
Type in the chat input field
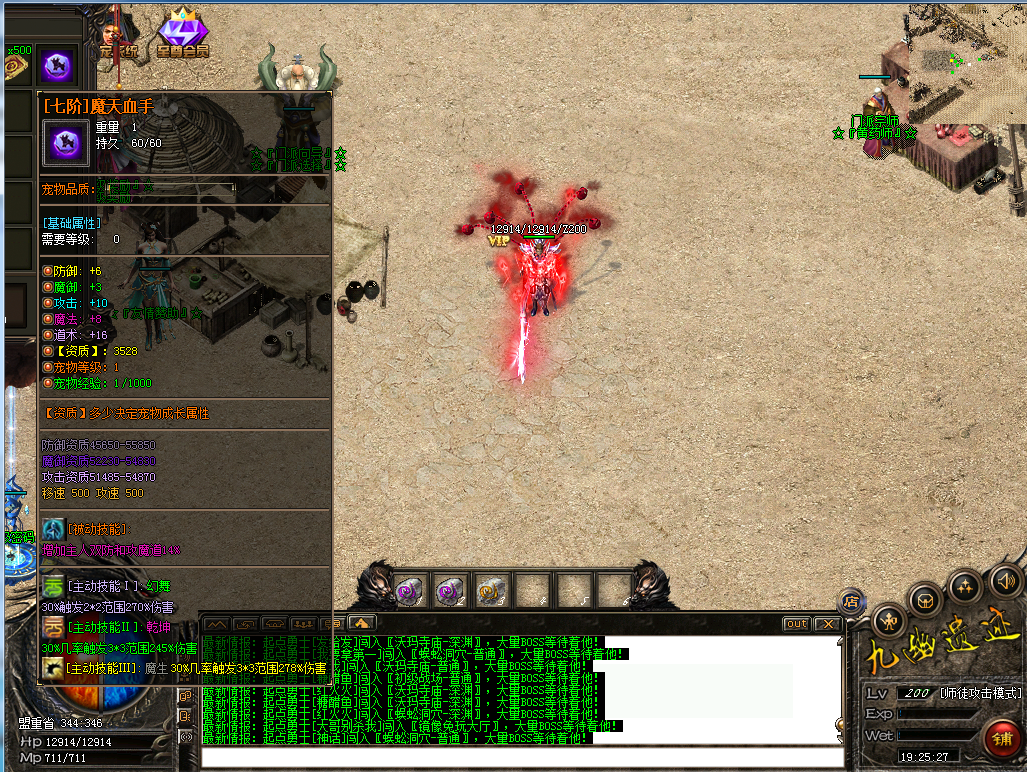(x=520, y=757)
